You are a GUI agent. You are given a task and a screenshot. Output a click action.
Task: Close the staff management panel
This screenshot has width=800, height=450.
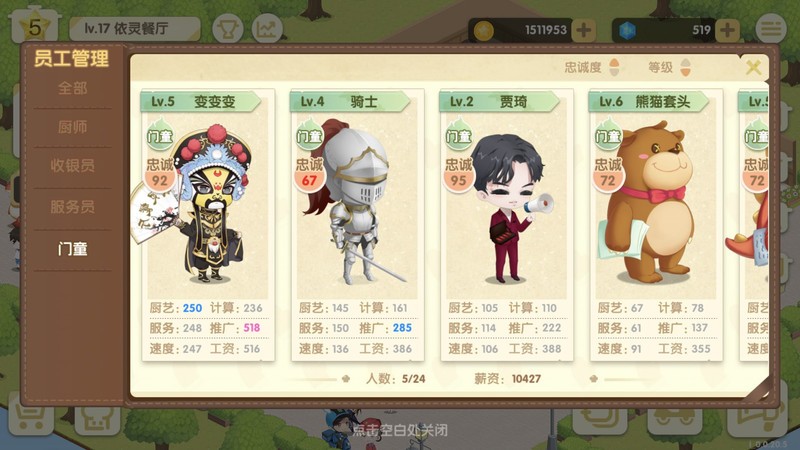coord(753,67)
